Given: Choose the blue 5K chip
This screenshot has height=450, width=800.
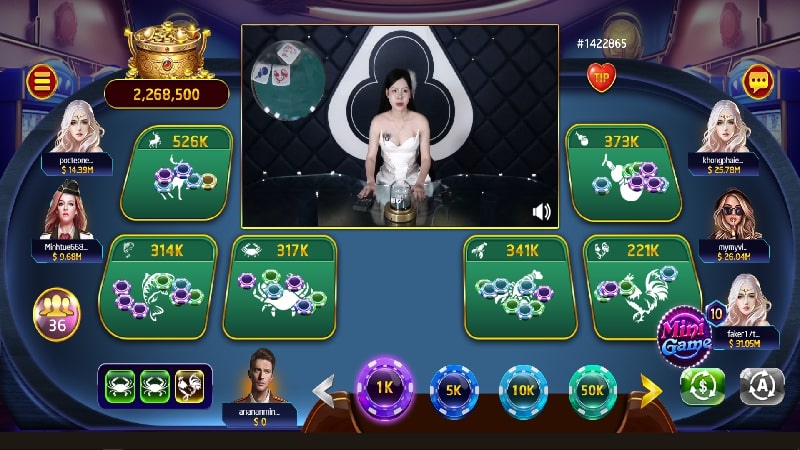Looking at the screenshot, I should pos(455,388).
